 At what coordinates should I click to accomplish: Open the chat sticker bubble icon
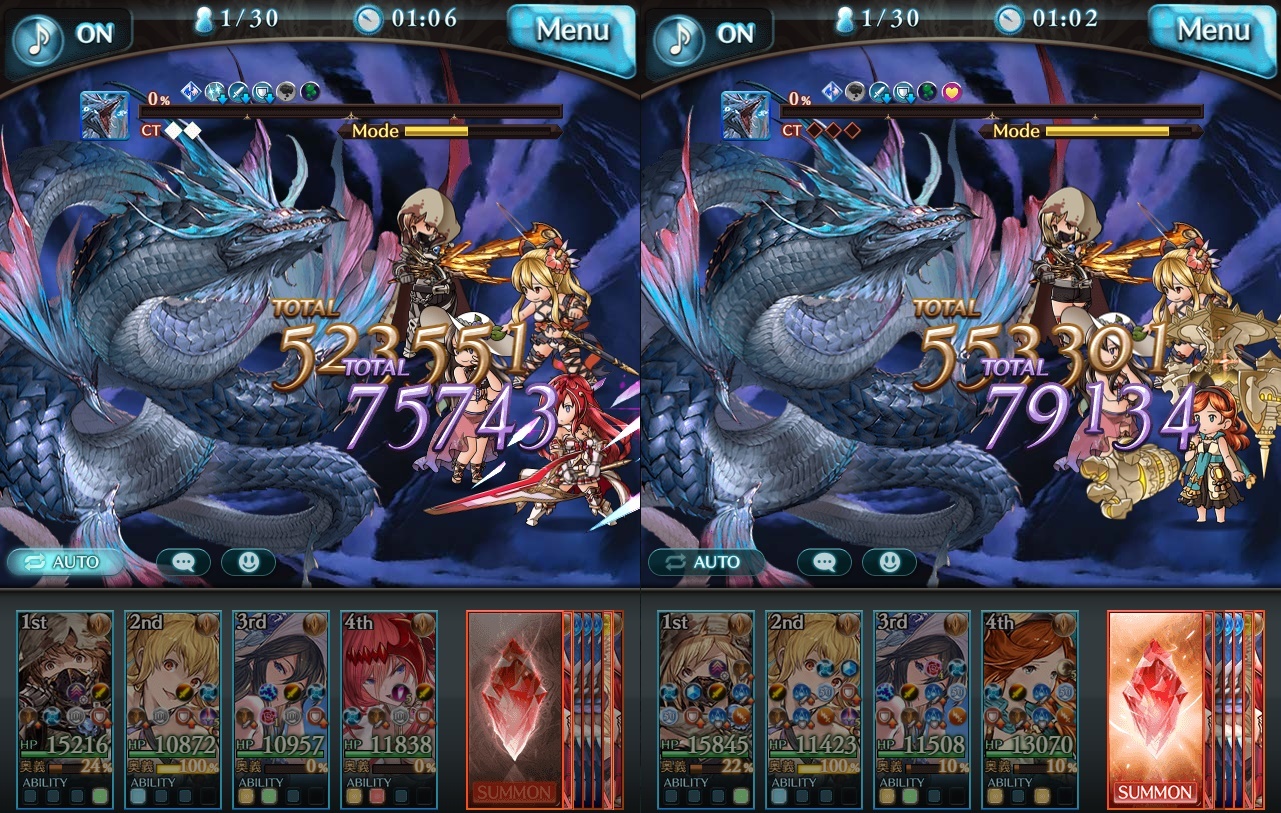pos(185,562)
